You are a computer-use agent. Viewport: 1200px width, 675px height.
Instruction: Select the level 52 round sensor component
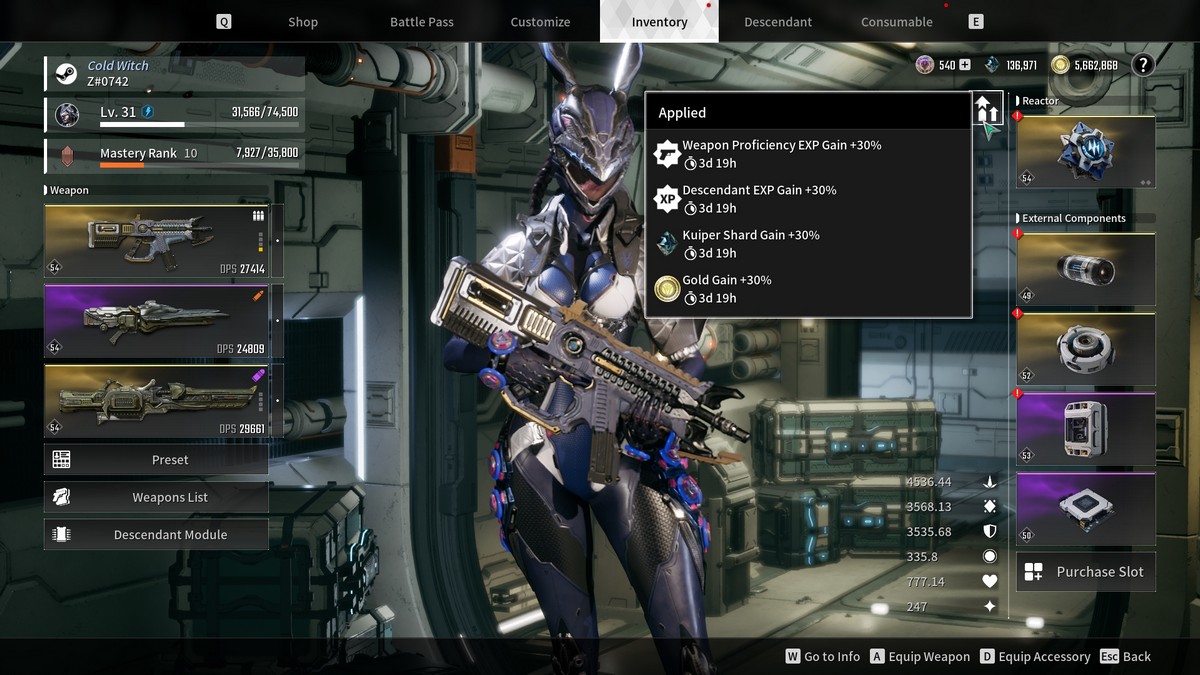[1085, 349]
